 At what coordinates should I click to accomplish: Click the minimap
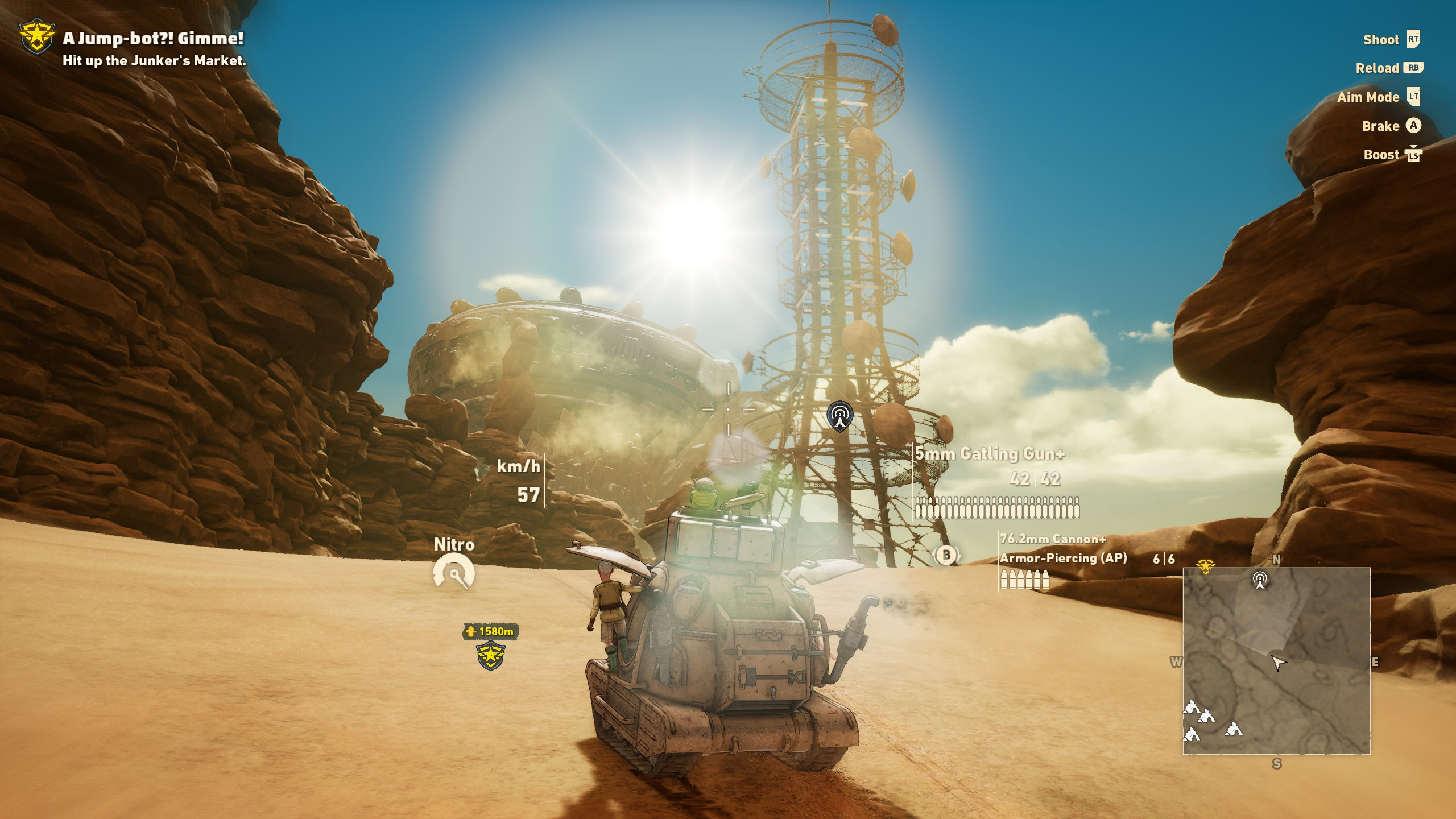pyautogui.click(x=1276, y=660)
